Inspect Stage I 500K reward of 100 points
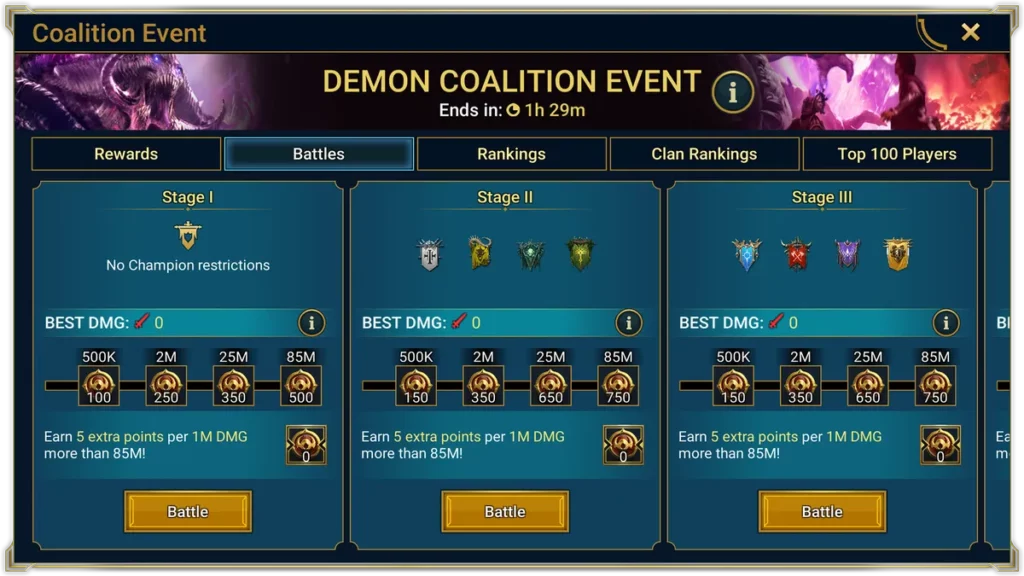 point(99,385)
